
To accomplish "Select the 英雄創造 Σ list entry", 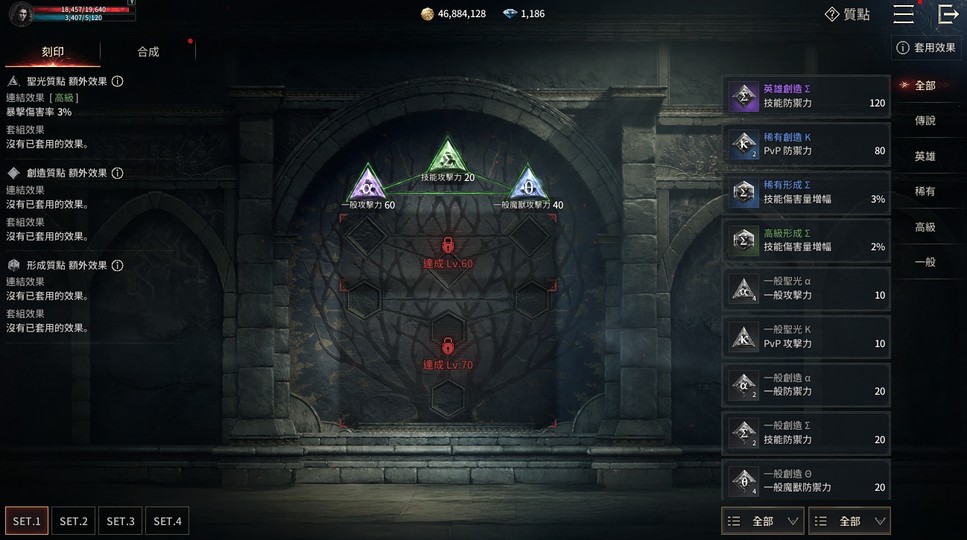I will pos(806,96).
